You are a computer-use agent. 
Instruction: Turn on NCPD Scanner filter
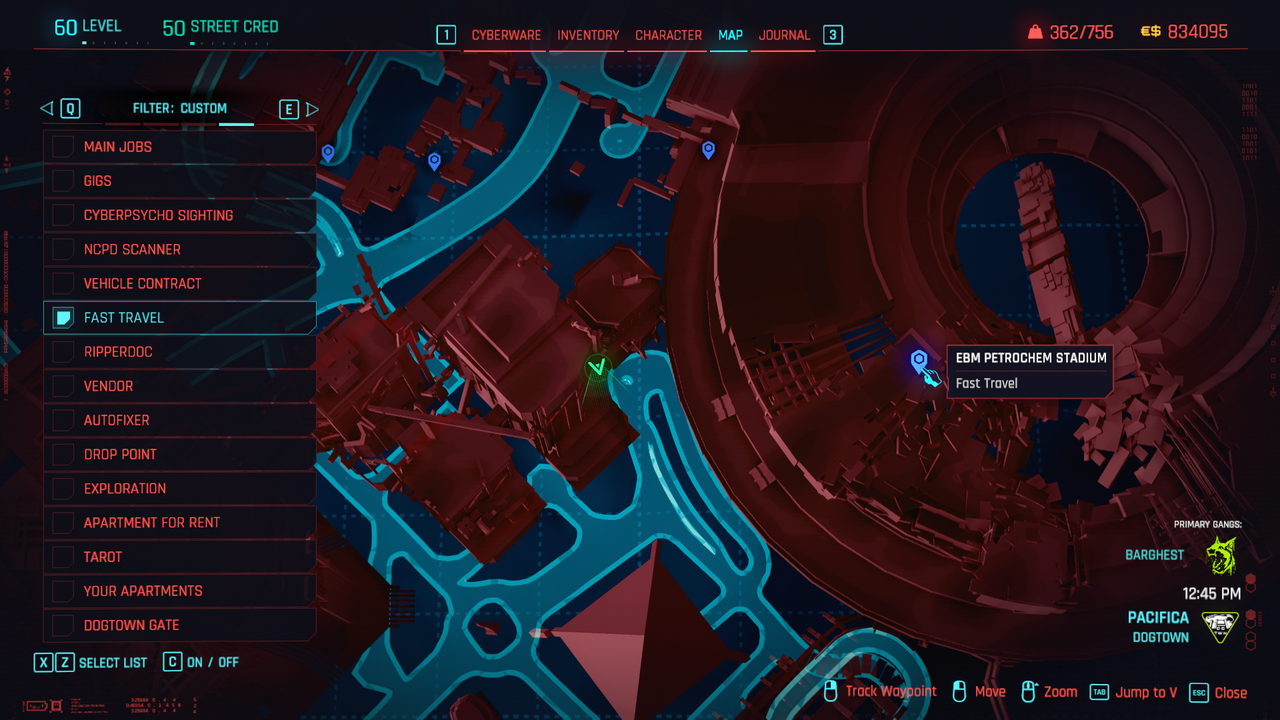[x=64, y=249]
